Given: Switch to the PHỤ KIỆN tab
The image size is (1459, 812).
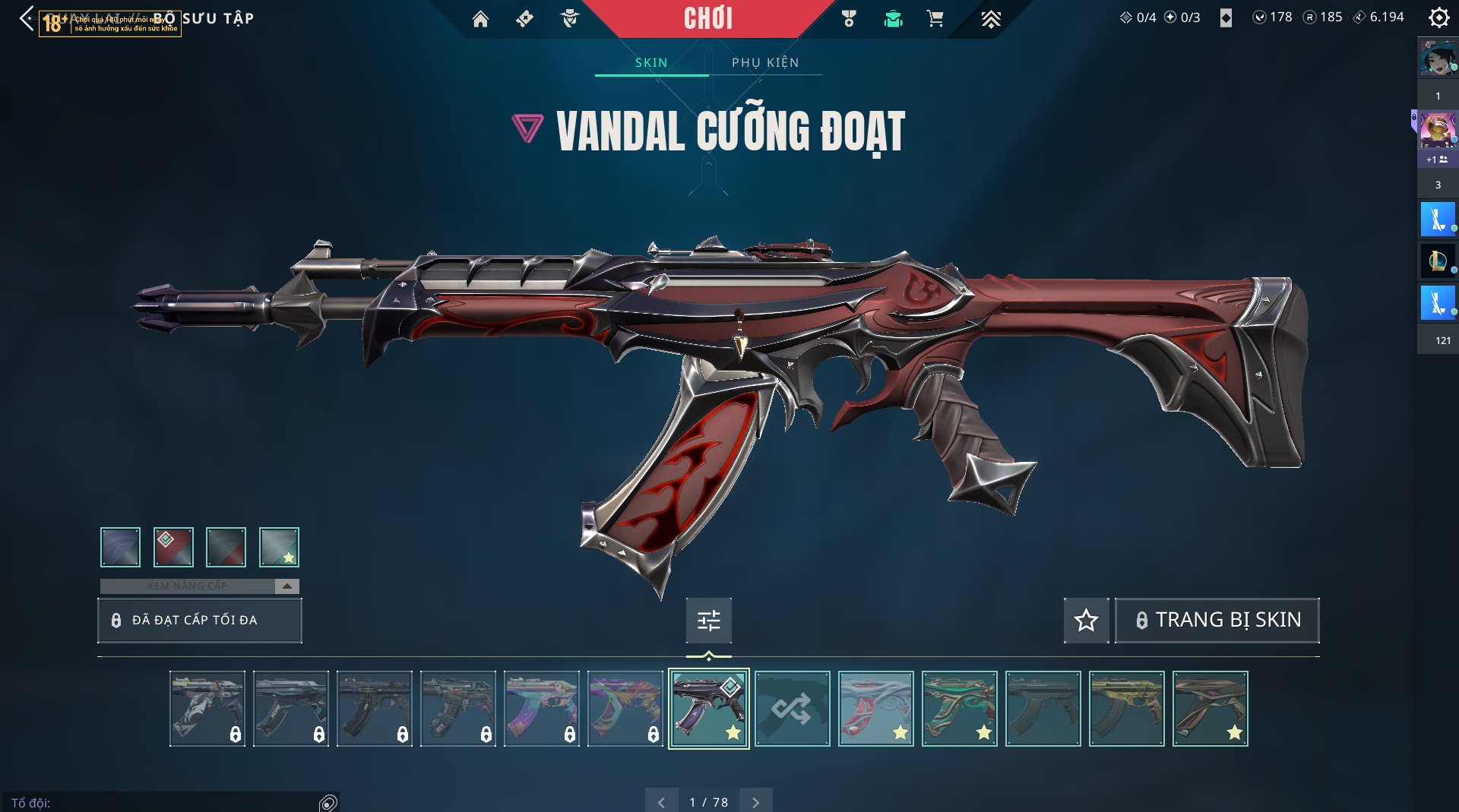Looking at the screenshot, I should 765,62.
